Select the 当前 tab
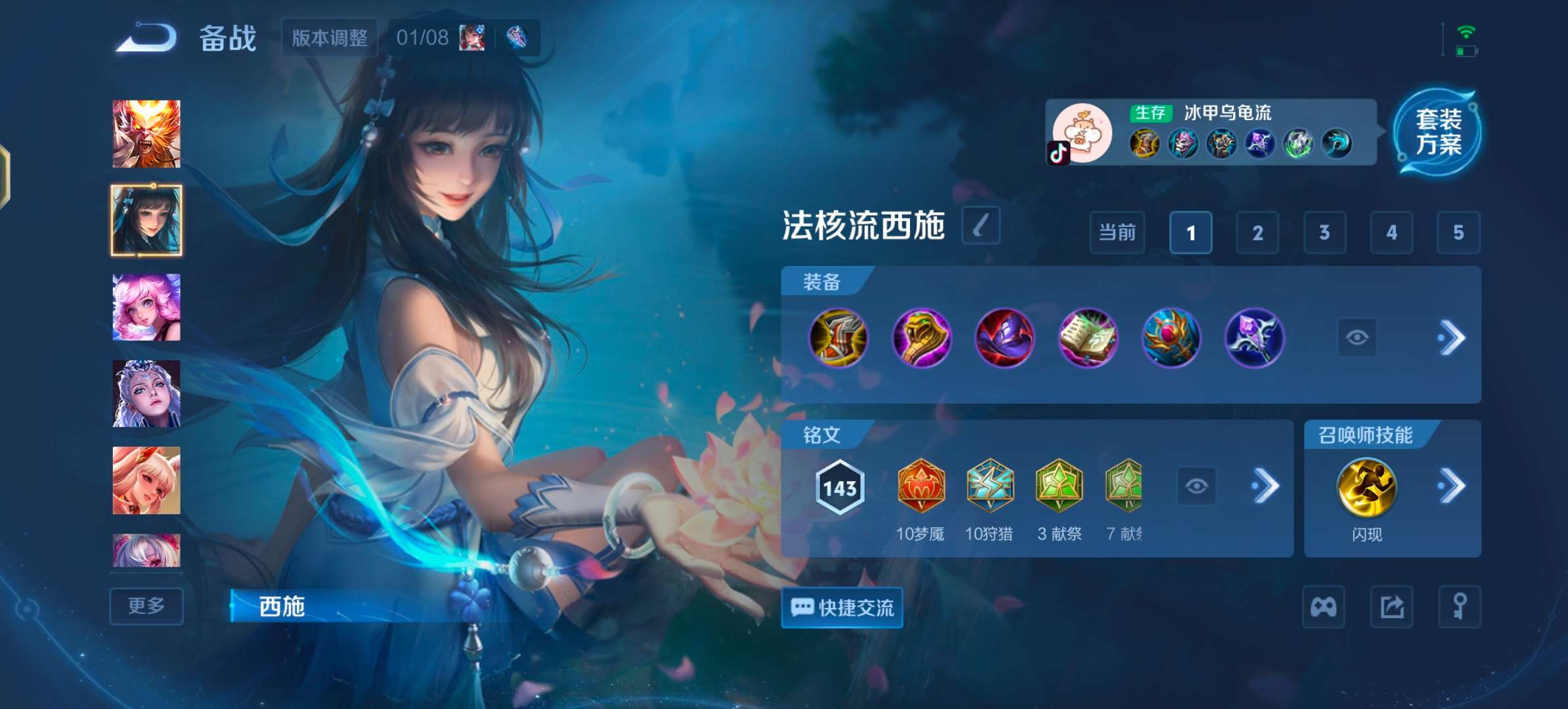This screenshot has width=1568, height=709. click(x=1116, y=233)
